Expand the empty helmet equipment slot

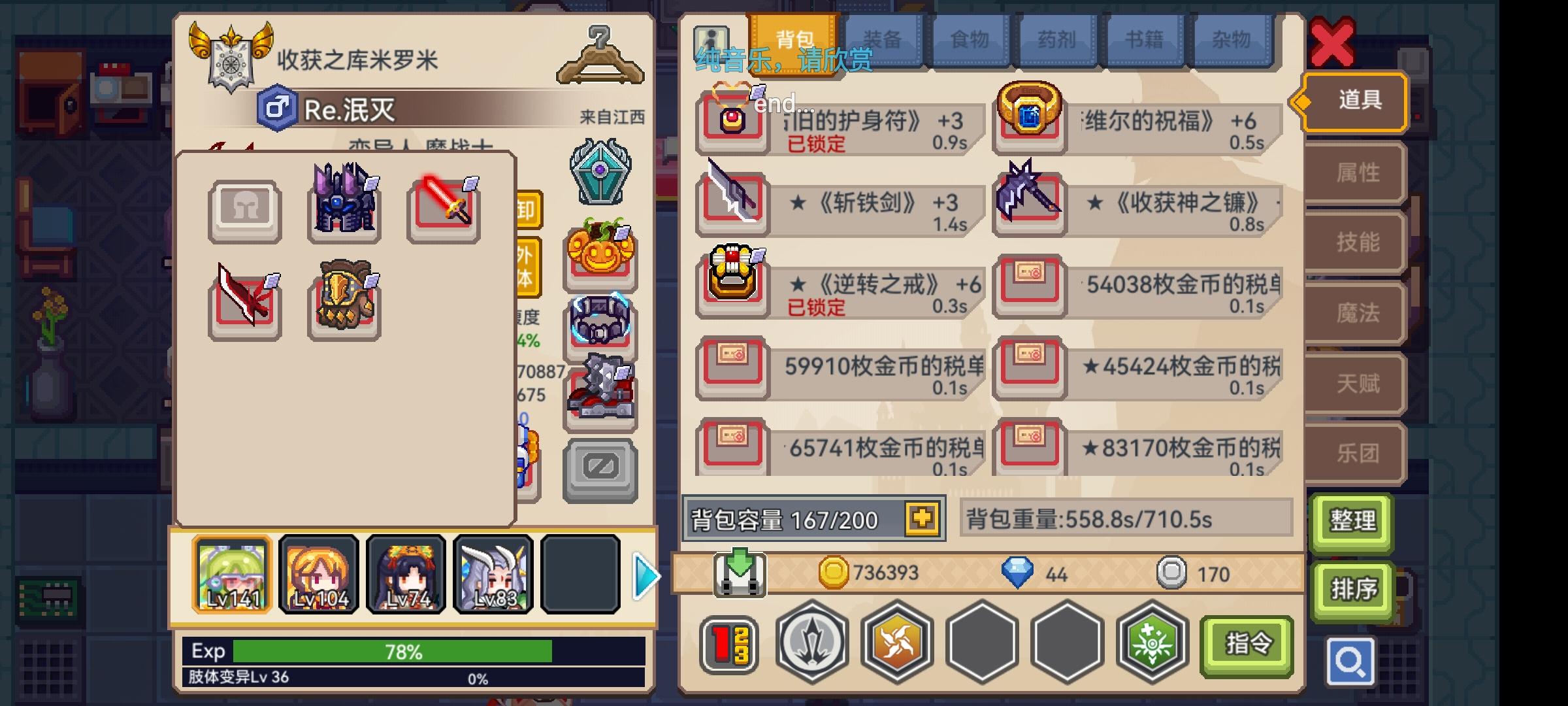point(246,209)
